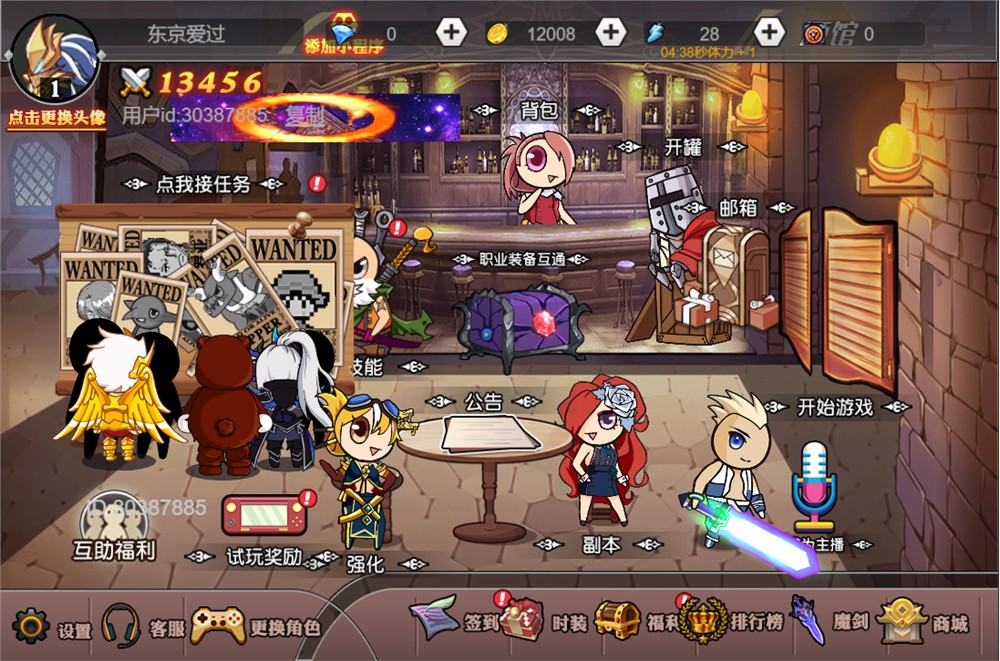Refill stamina with the plus button
1000x661 pixels.
click(768, 33)
